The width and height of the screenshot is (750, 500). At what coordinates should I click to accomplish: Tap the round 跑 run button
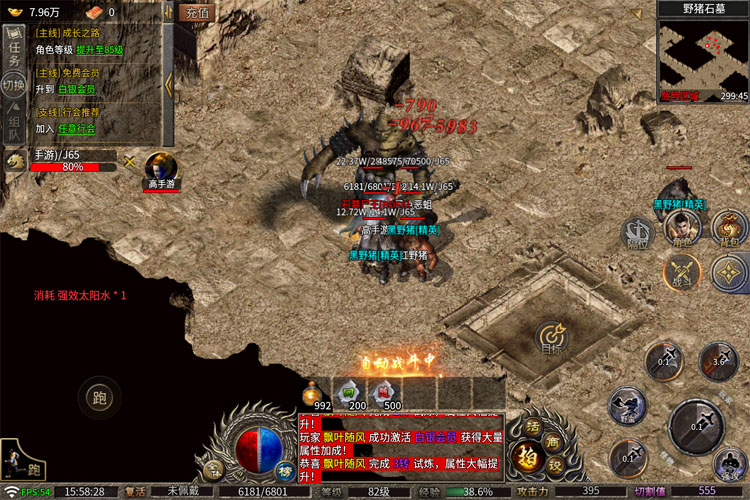pos(100,395)
